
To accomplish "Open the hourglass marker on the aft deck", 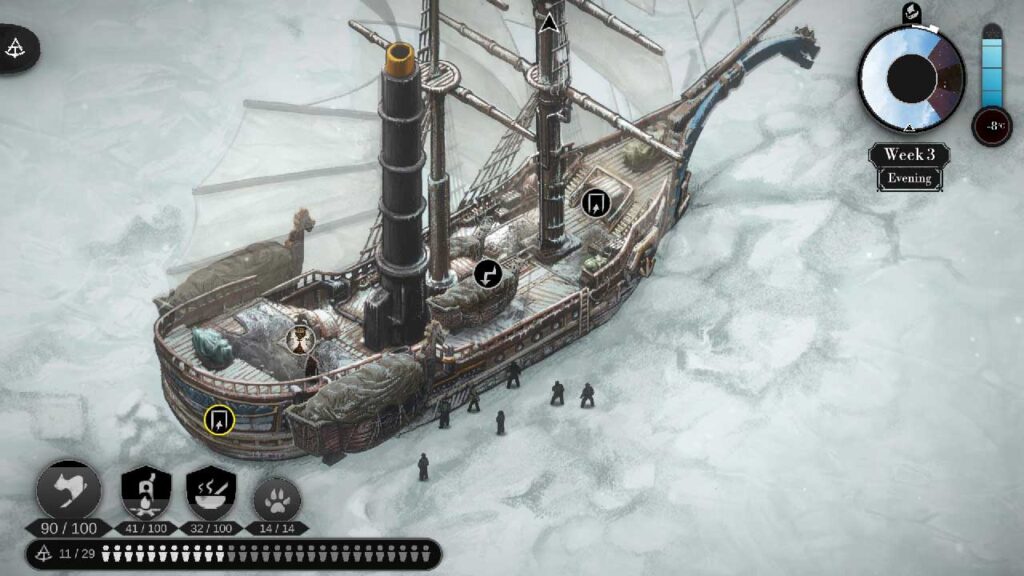I will tap(298, 340).
